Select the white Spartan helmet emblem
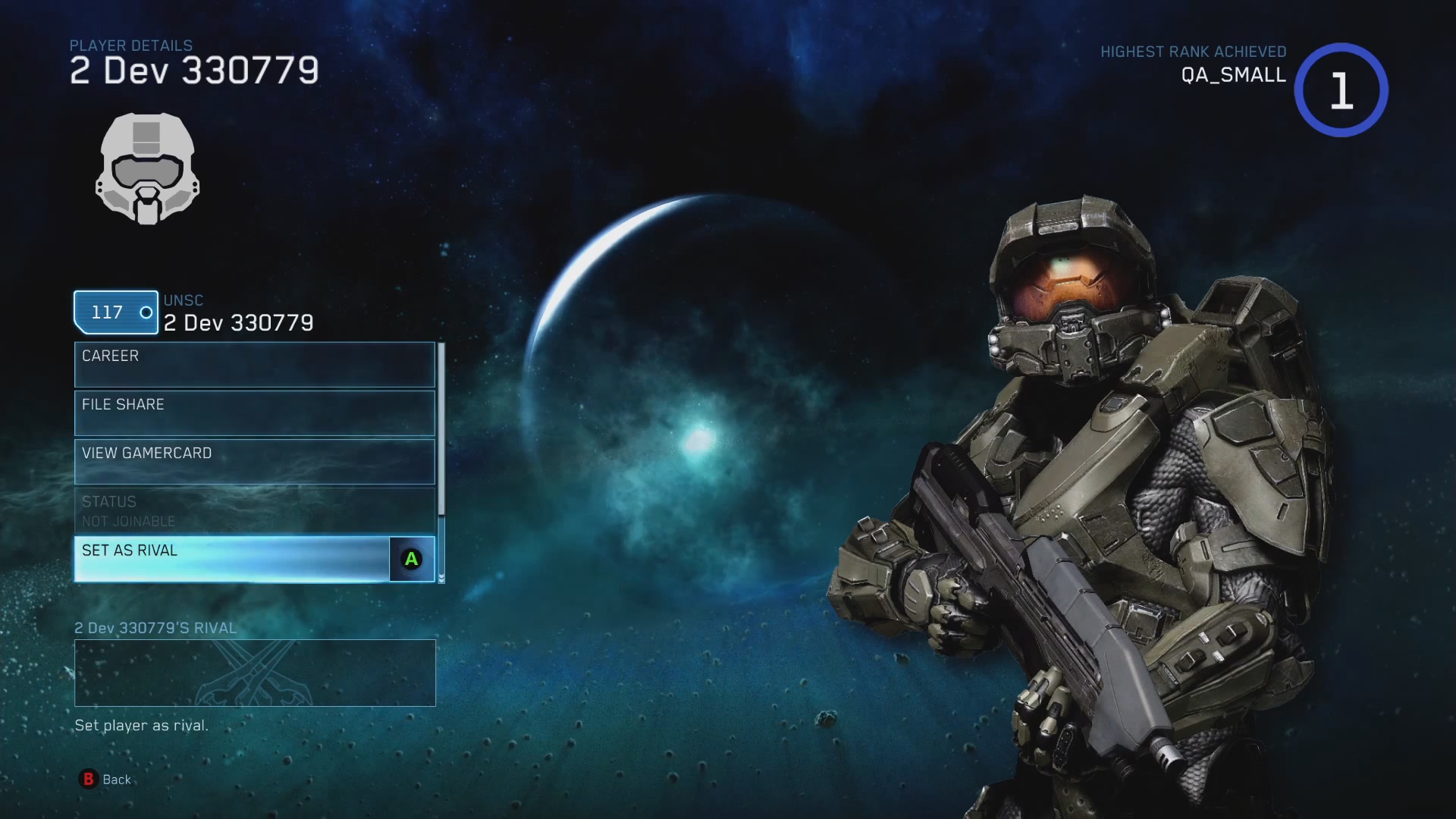The height and width of the screenshot is (819, 1456). (147, 168)
